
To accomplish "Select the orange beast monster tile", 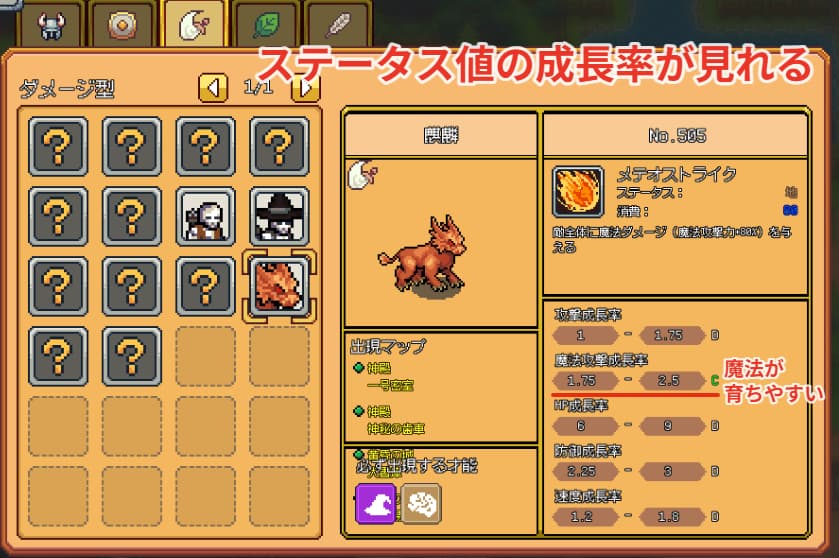I will [x=277, y=286].
